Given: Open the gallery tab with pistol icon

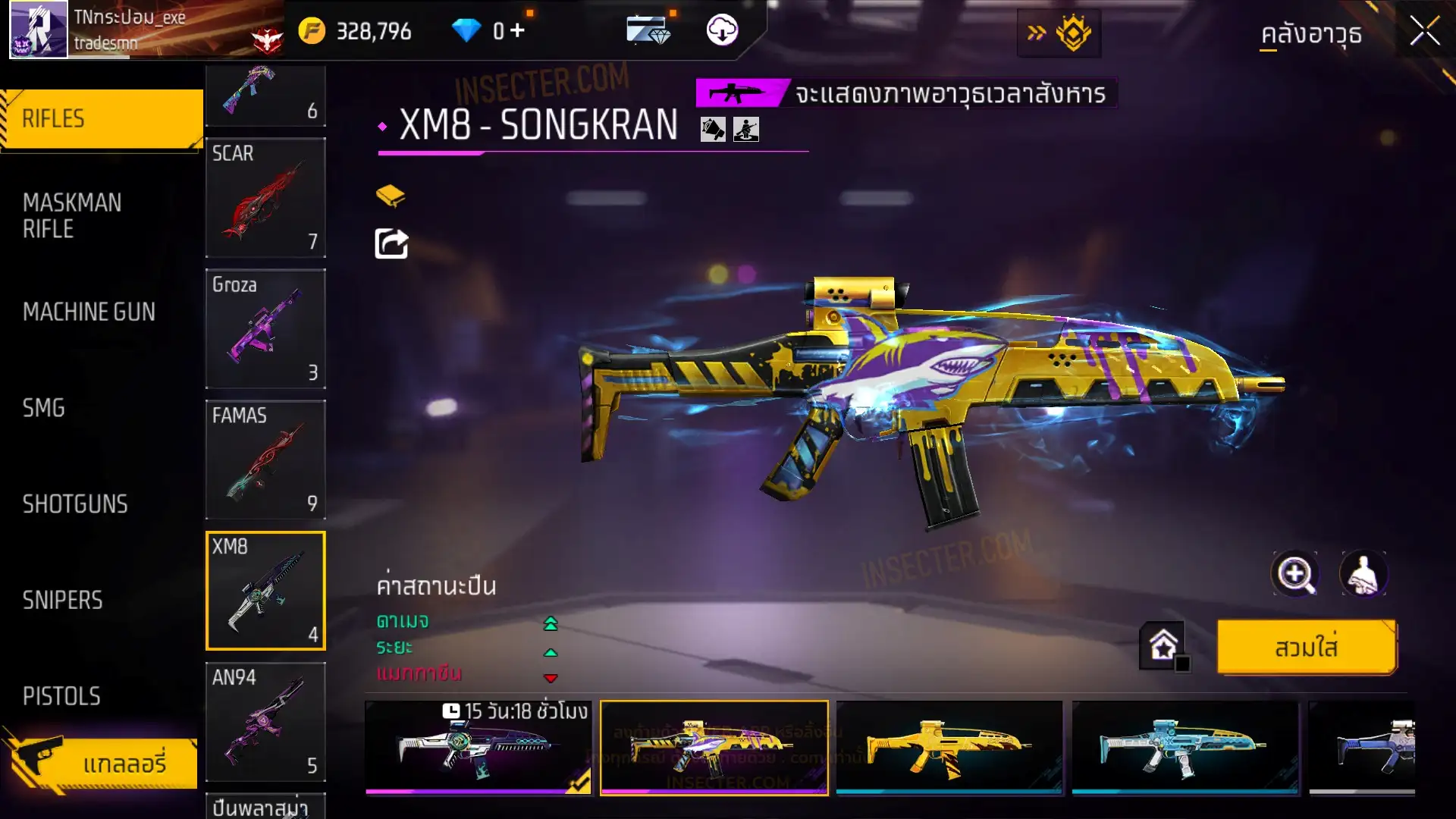Looking at the screenshot, I should coord(102,763).
